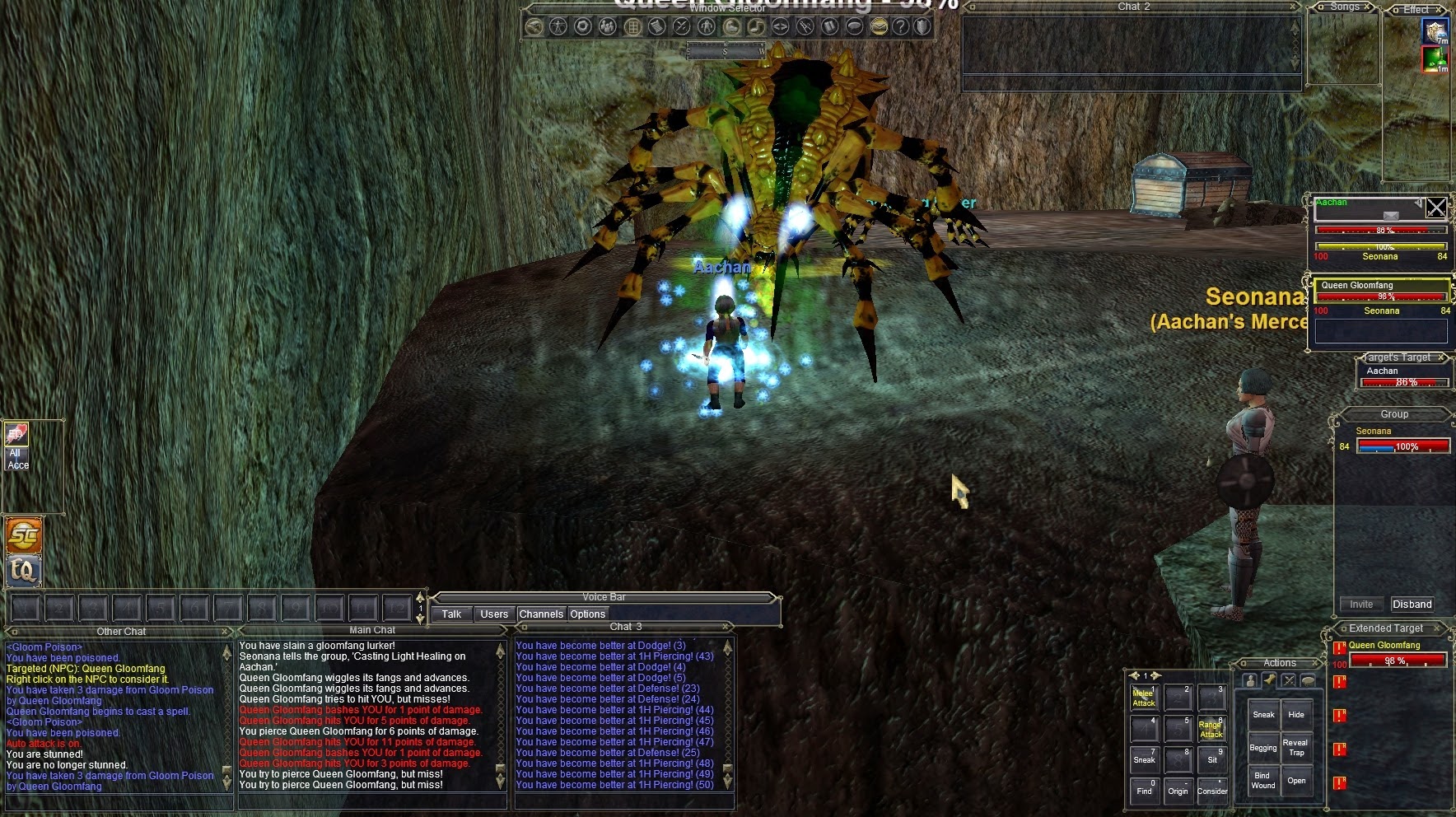Use the Melee Attack hotbar button
Viewport: 1456px width, 817px height.
pos(1144,698)
